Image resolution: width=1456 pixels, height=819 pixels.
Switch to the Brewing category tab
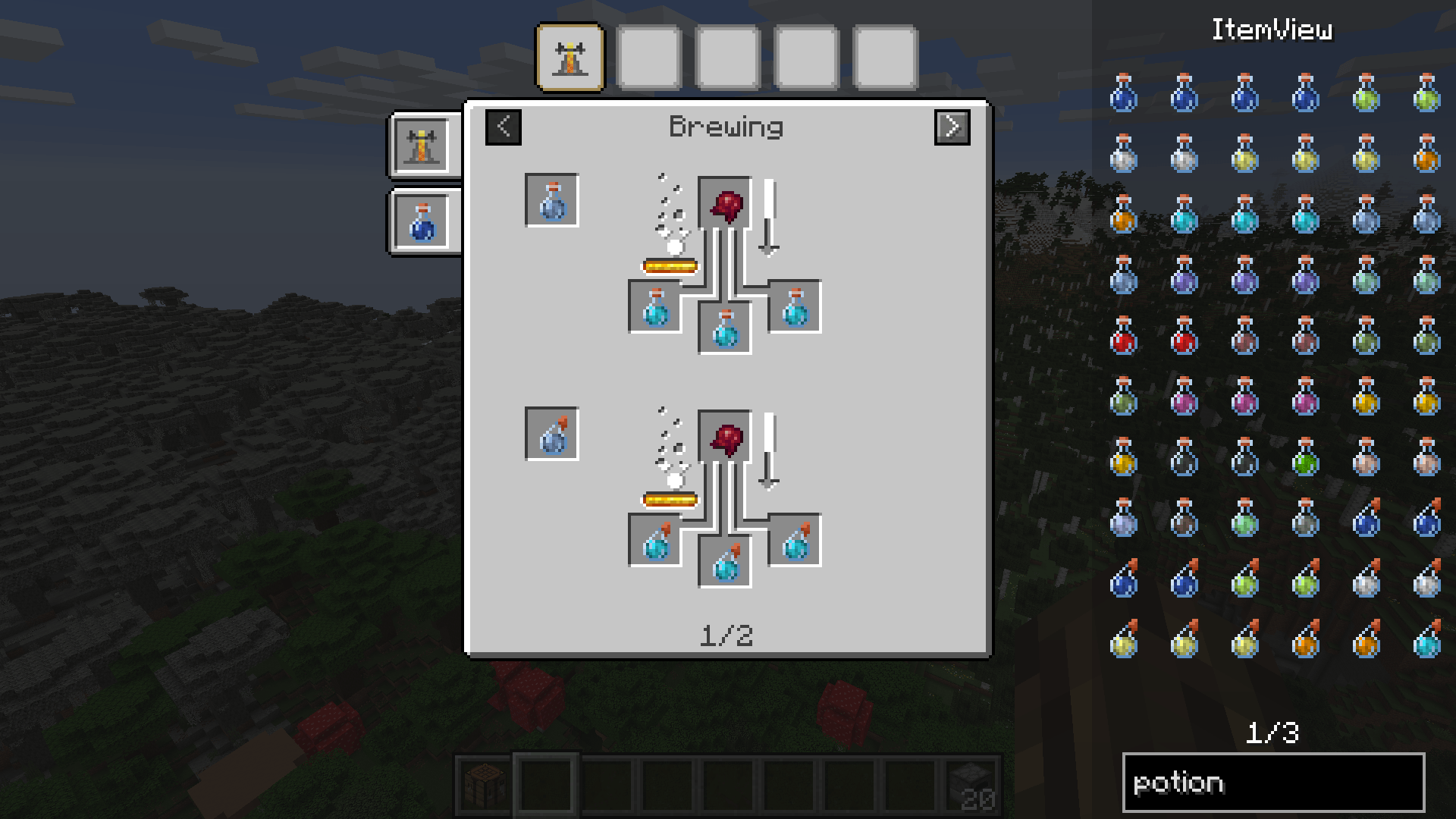click(x=570, y=57)
